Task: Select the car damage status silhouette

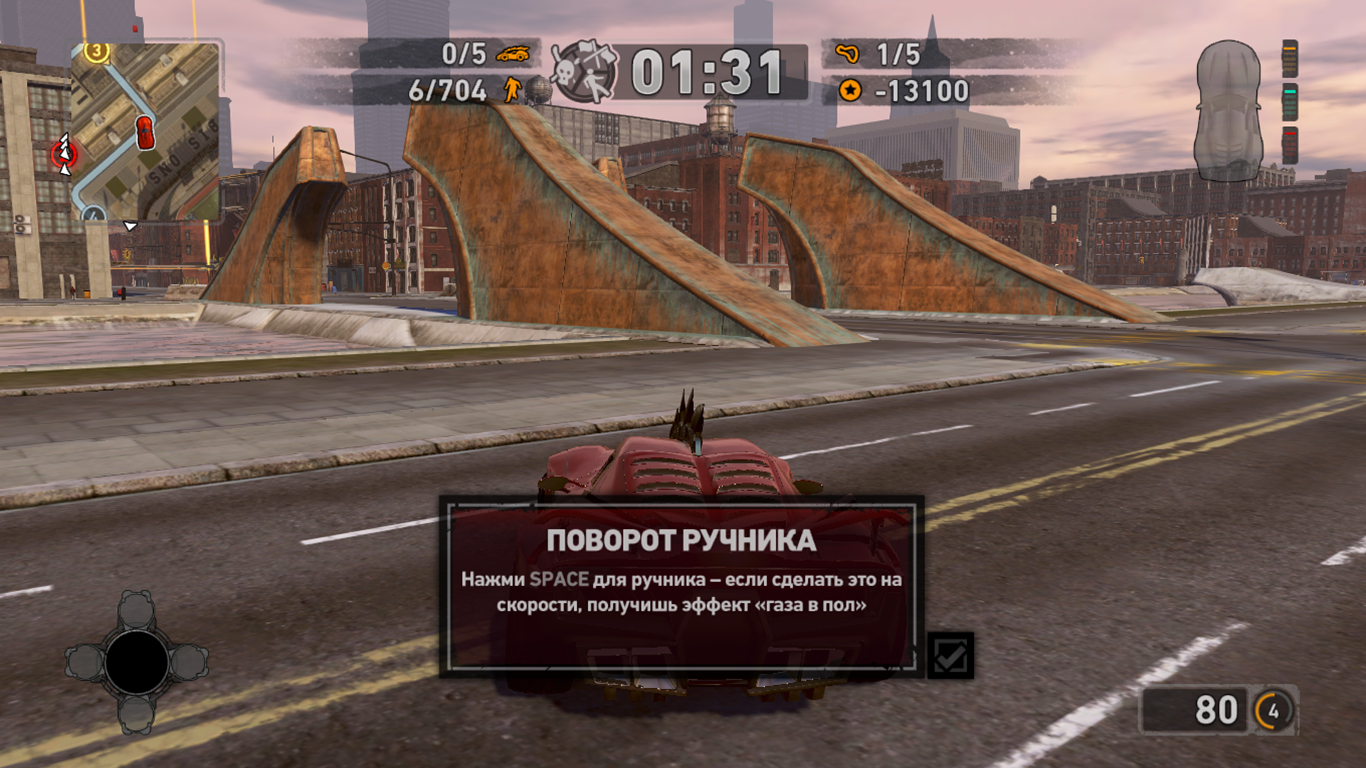Action: (x=1228, y=111)
